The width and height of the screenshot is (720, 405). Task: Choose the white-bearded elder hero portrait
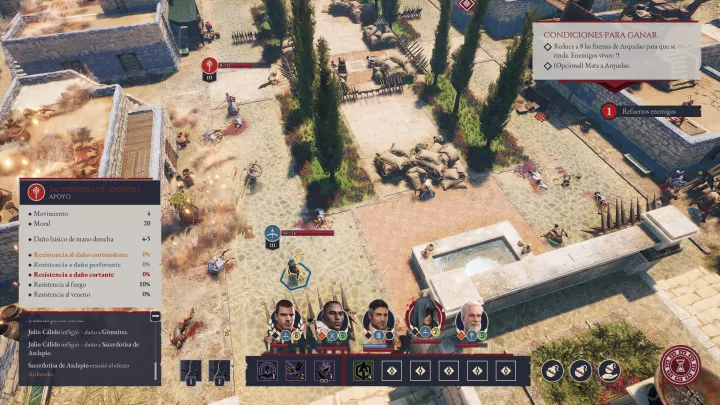point(471,318)
